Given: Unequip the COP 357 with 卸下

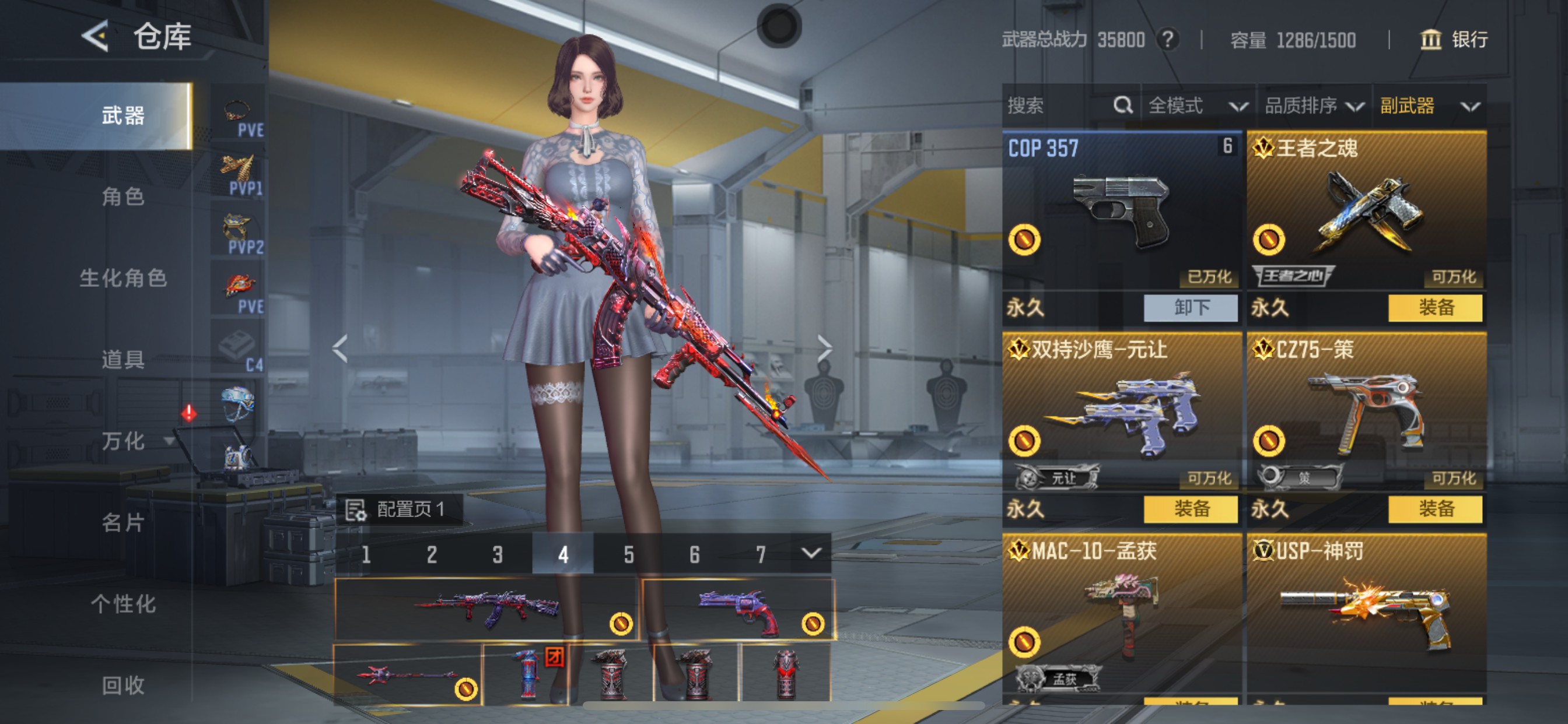Looking at the screenshot, I should [1190, 308].
